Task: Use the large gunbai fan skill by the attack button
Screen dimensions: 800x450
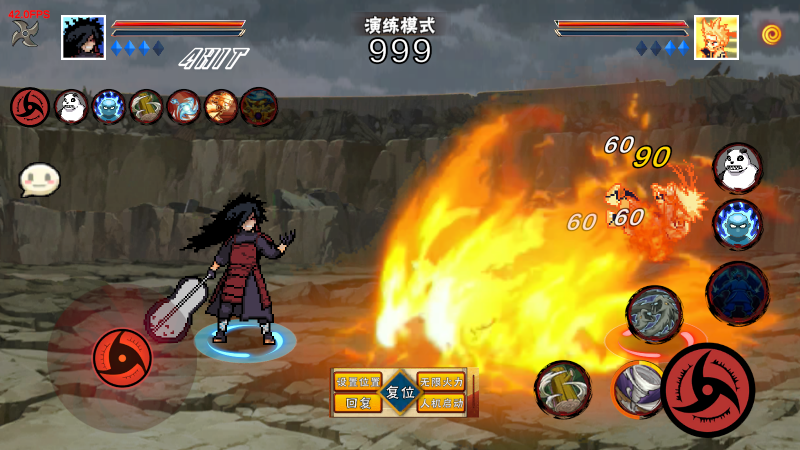Action: [x=562, y=389]
